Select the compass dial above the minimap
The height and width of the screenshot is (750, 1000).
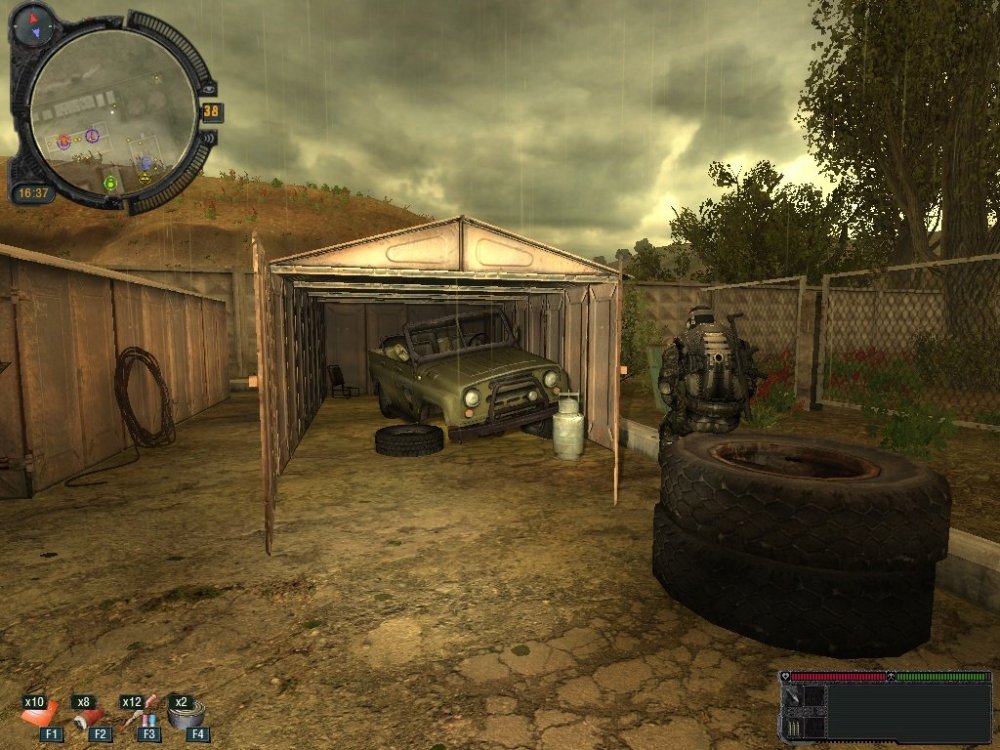point(34,19)
